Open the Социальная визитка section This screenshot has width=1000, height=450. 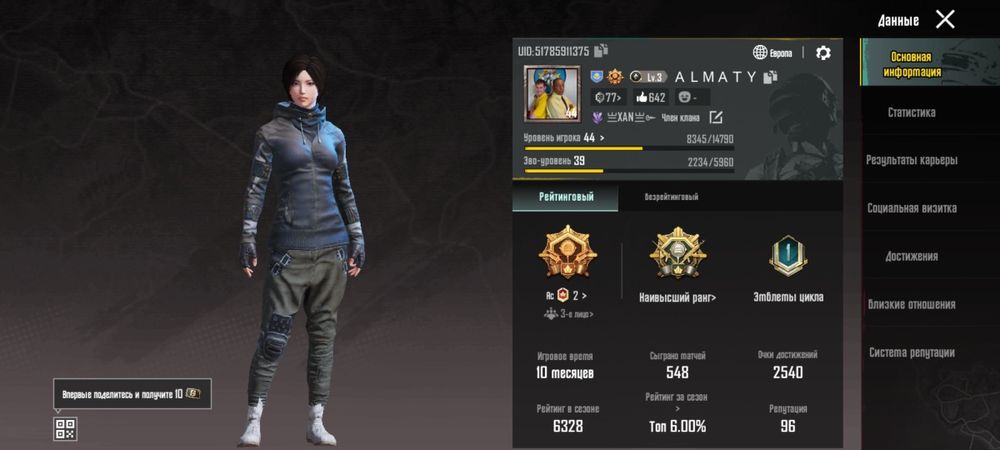[911, 208]
